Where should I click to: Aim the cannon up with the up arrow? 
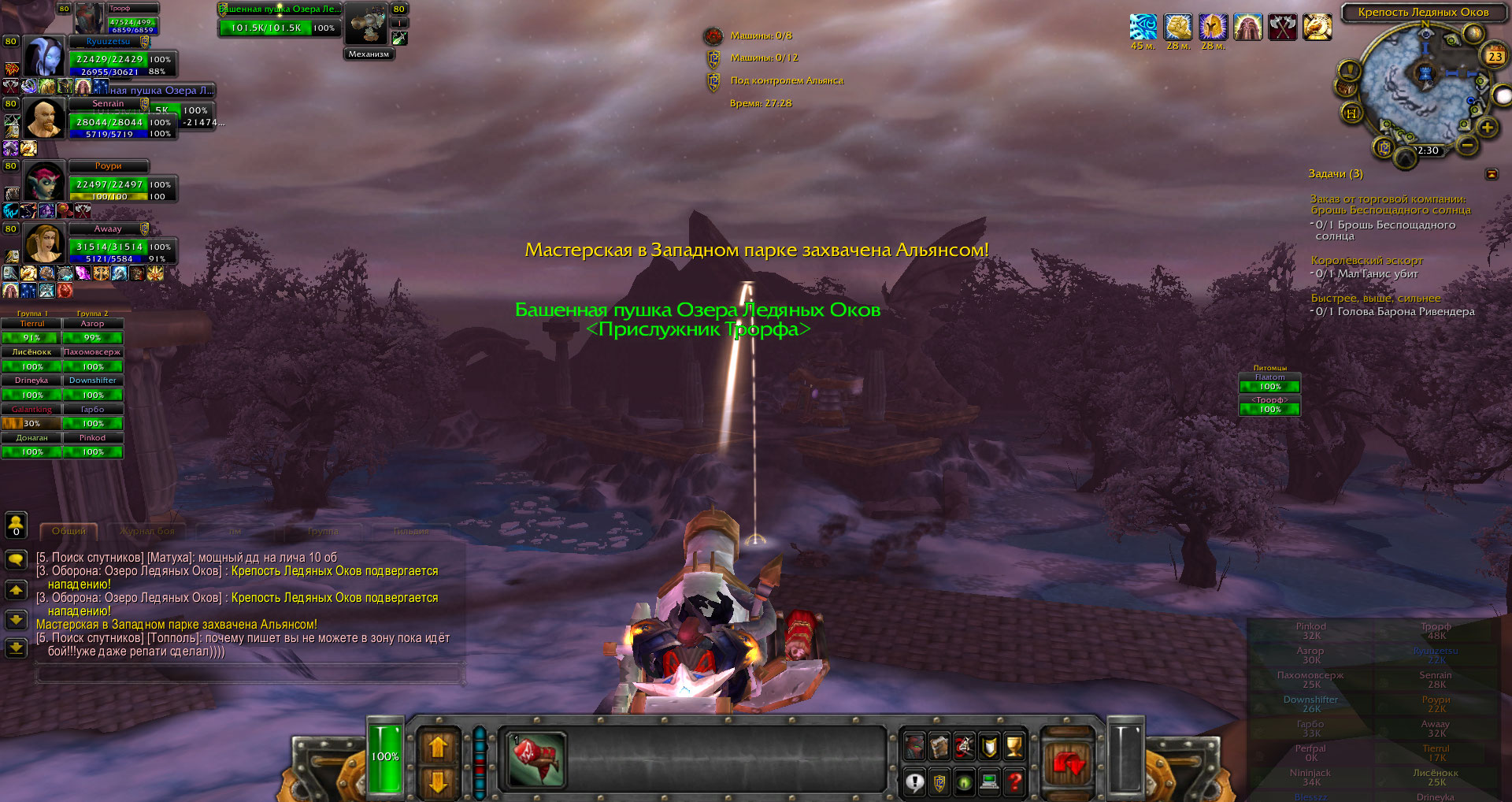point(438,746)
